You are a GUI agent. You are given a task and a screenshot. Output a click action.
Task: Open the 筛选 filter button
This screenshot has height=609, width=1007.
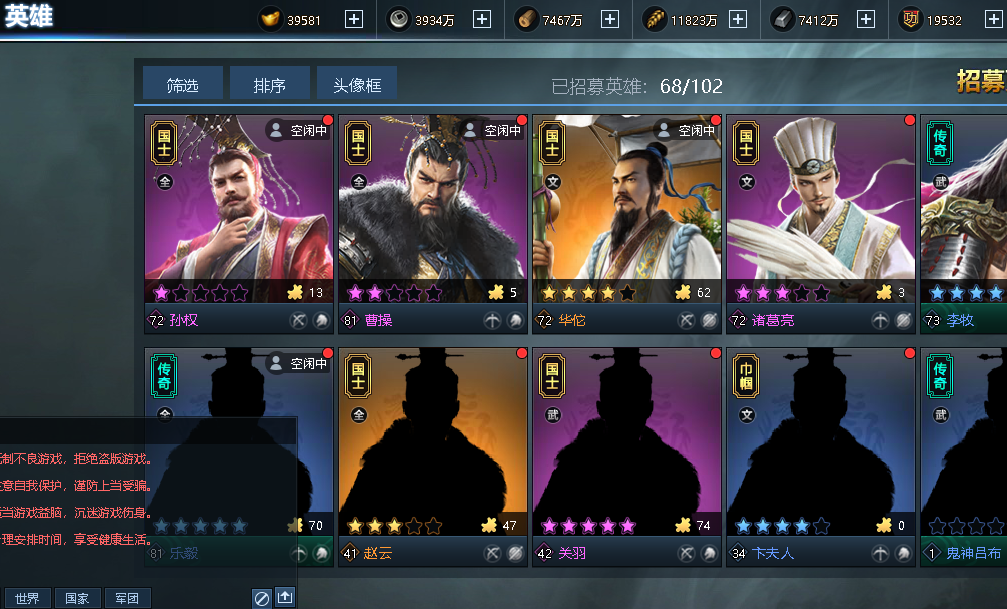tap(182, 86)
